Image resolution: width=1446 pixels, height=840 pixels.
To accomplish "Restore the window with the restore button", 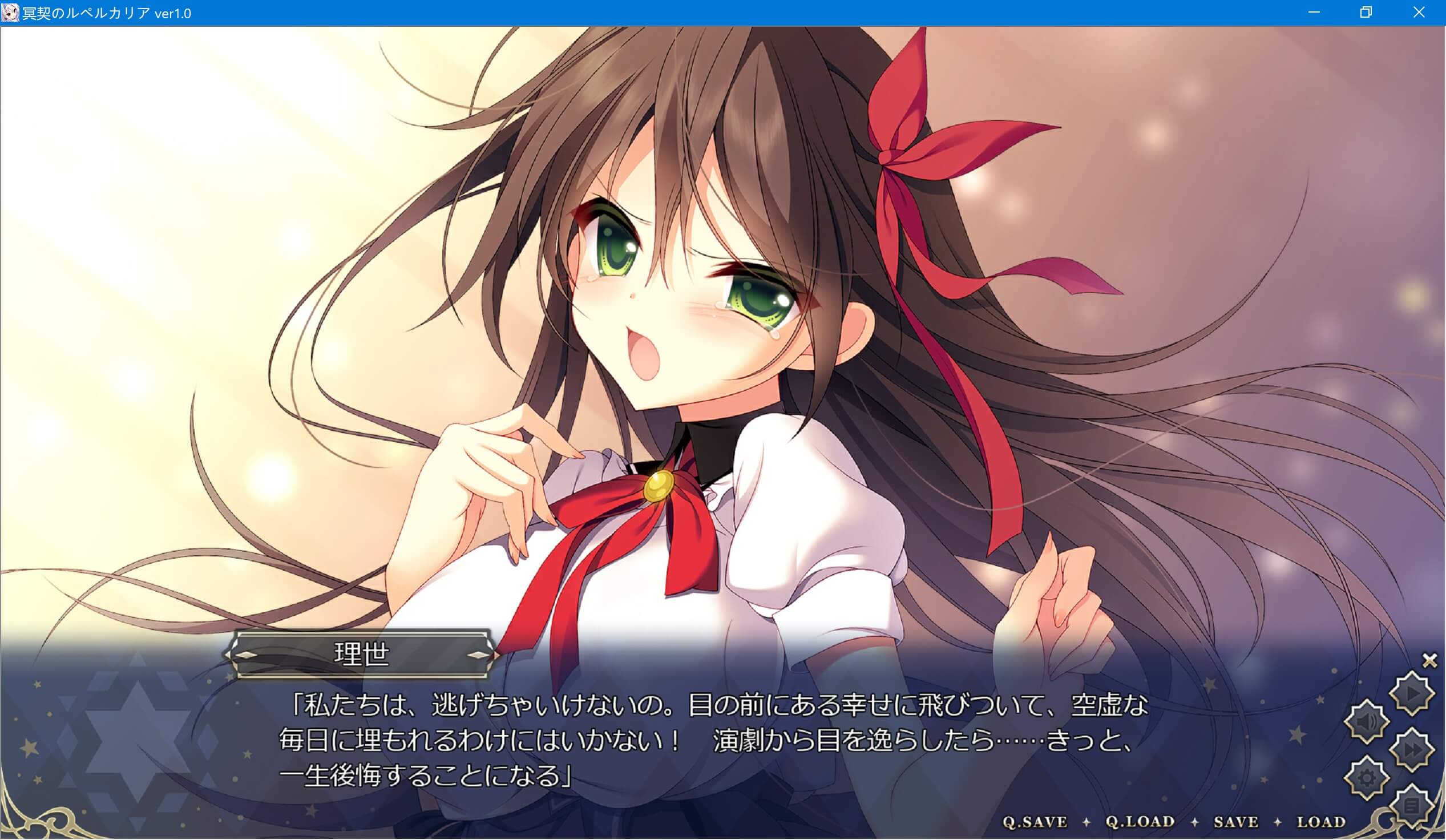I will [1367, 11].
